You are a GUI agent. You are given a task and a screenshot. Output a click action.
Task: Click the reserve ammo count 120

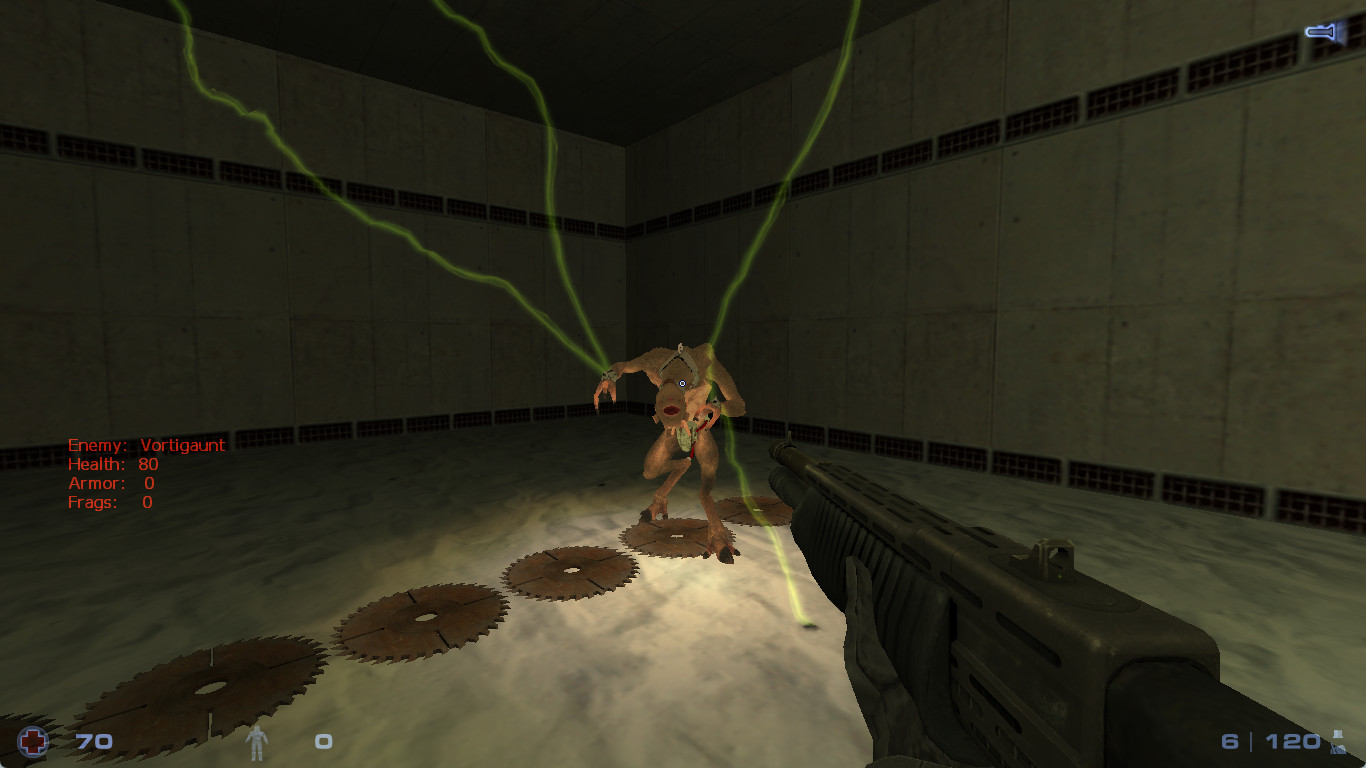(1291, 742)
